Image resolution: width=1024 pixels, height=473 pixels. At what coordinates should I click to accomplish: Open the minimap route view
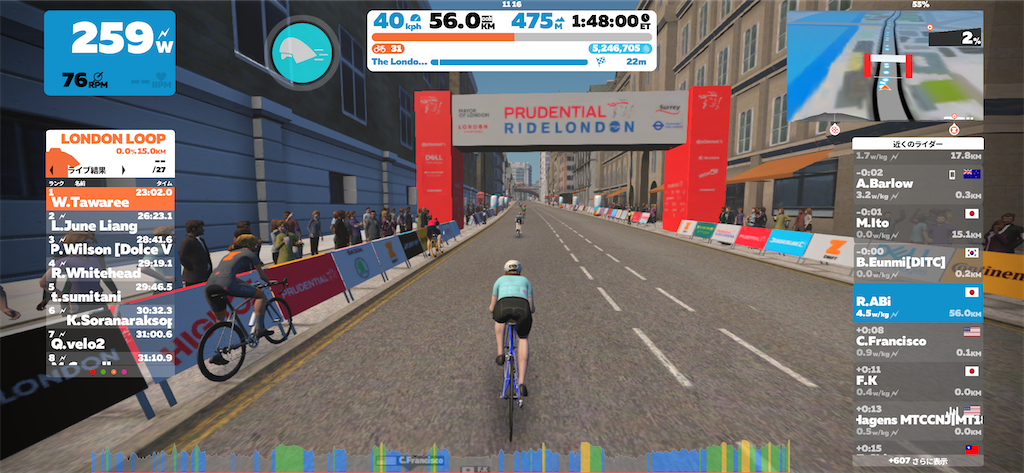tap(884, 67)
